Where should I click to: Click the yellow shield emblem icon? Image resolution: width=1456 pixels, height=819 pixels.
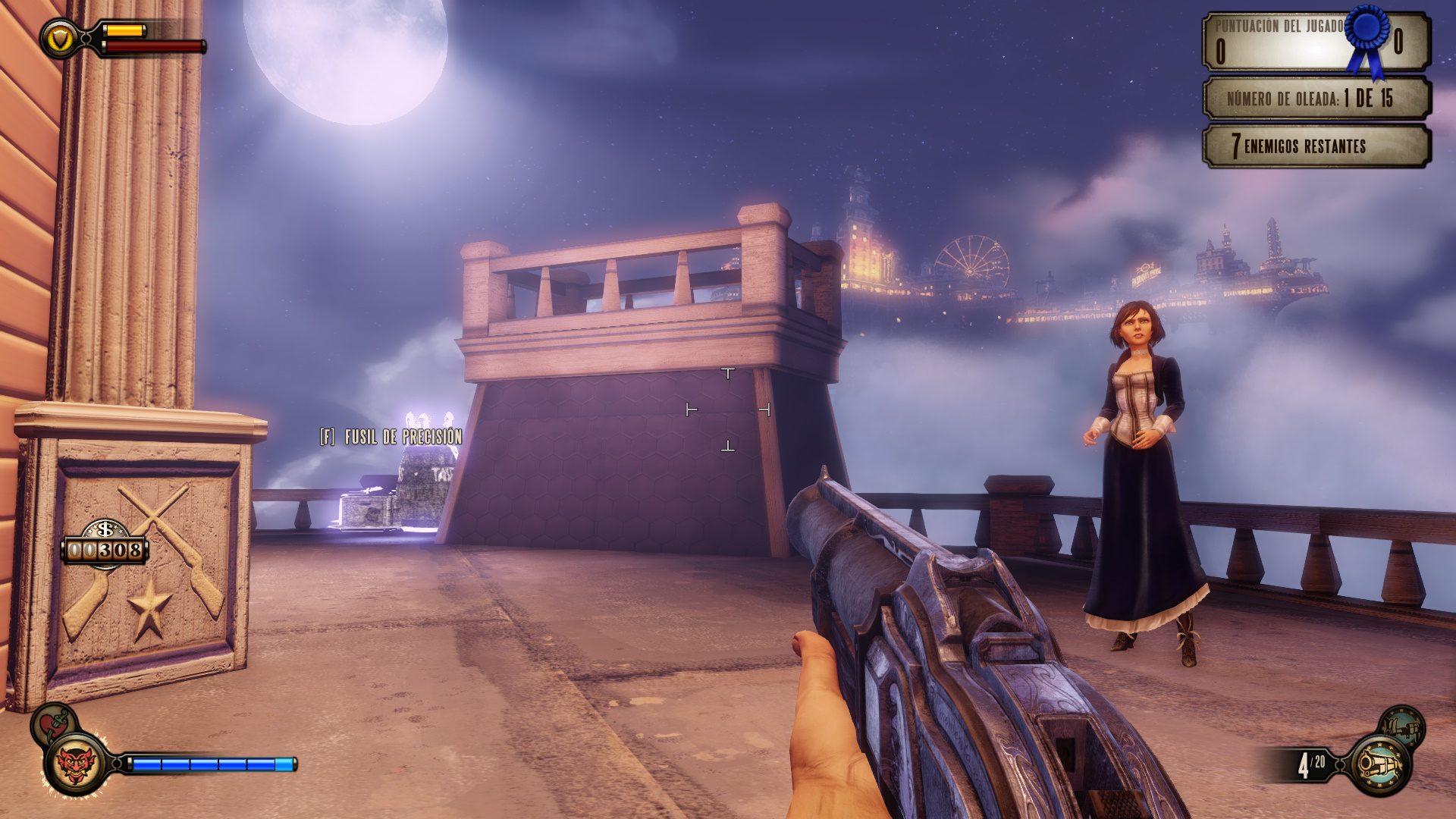60,39
